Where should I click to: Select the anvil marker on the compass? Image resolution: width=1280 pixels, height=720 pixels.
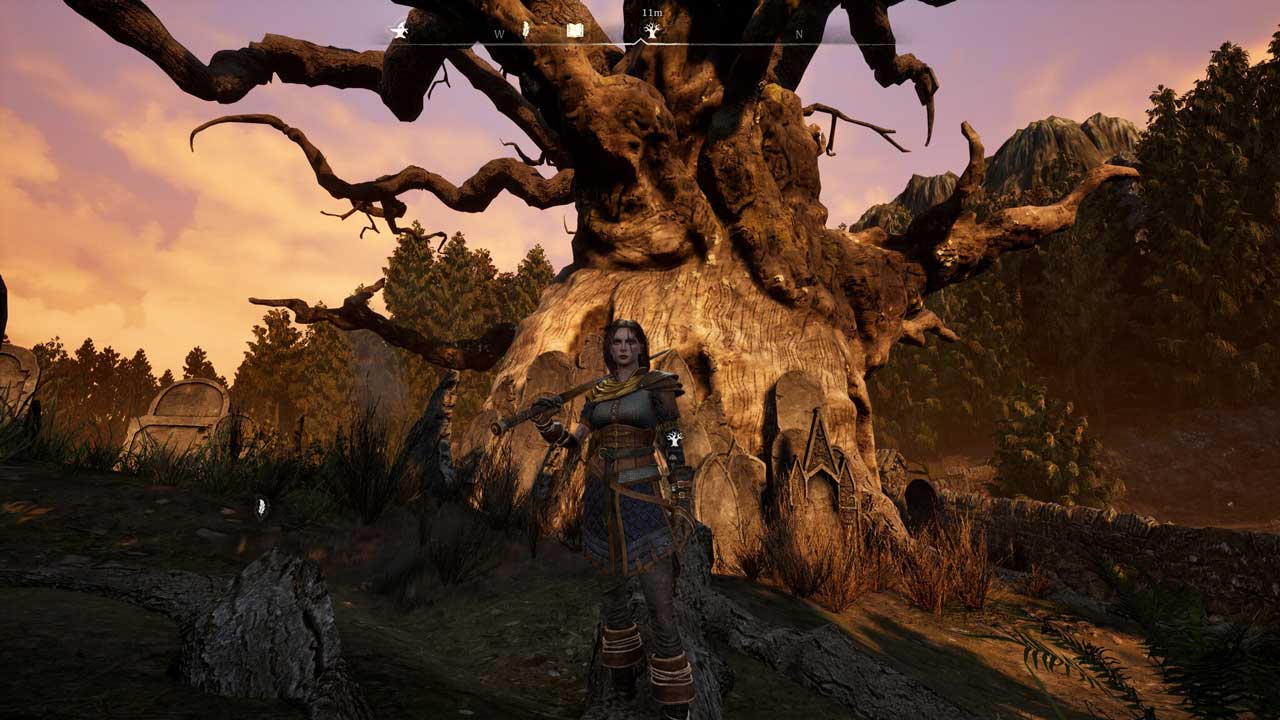pyautogui.click(x=399, y=31)
